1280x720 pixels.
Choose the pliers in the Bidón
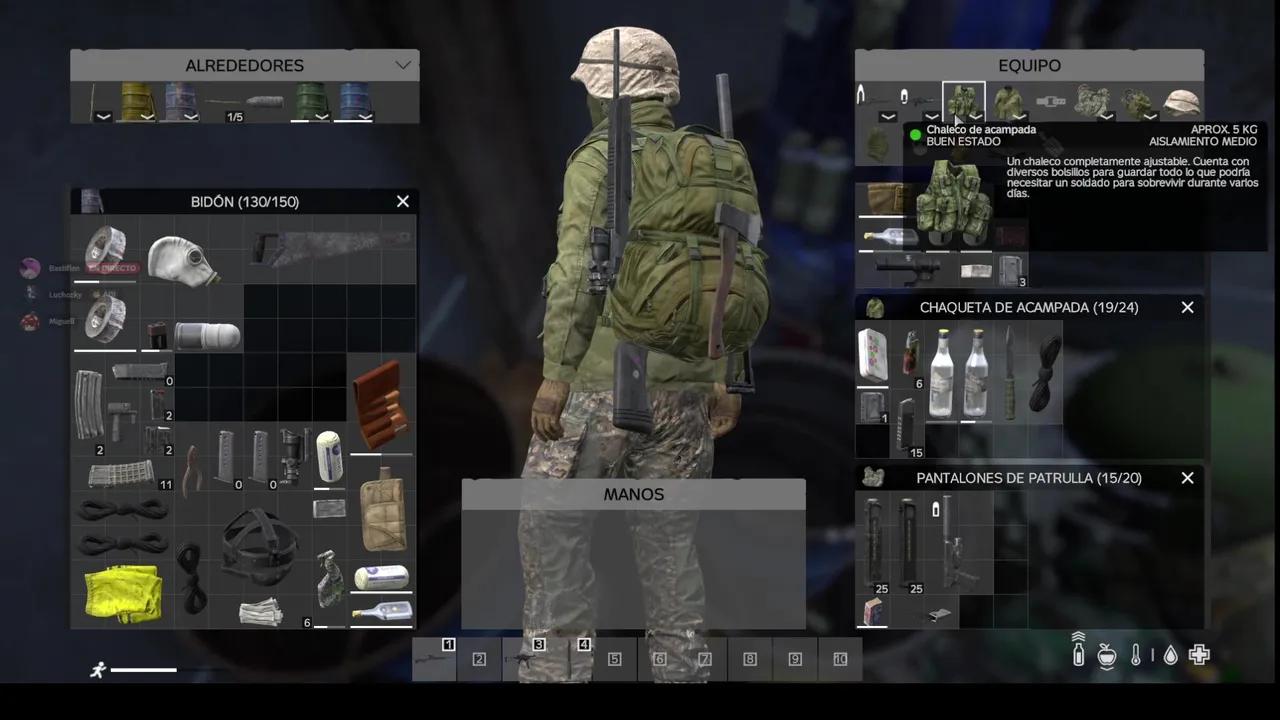[x=192, y=468]
